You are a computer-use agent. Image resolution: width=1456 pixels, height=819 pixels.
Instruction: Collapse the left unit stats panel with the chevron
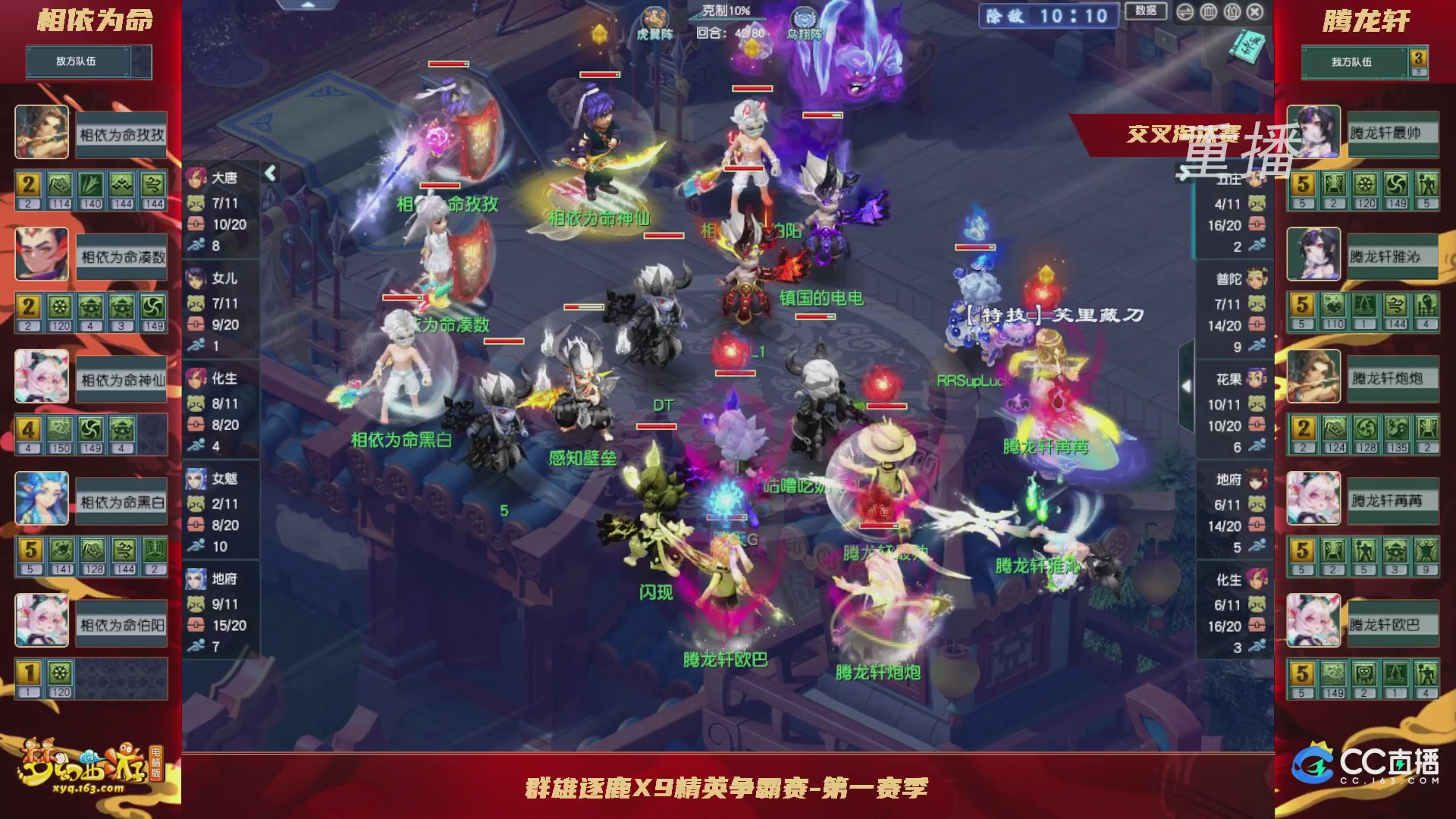coord(270,173)
